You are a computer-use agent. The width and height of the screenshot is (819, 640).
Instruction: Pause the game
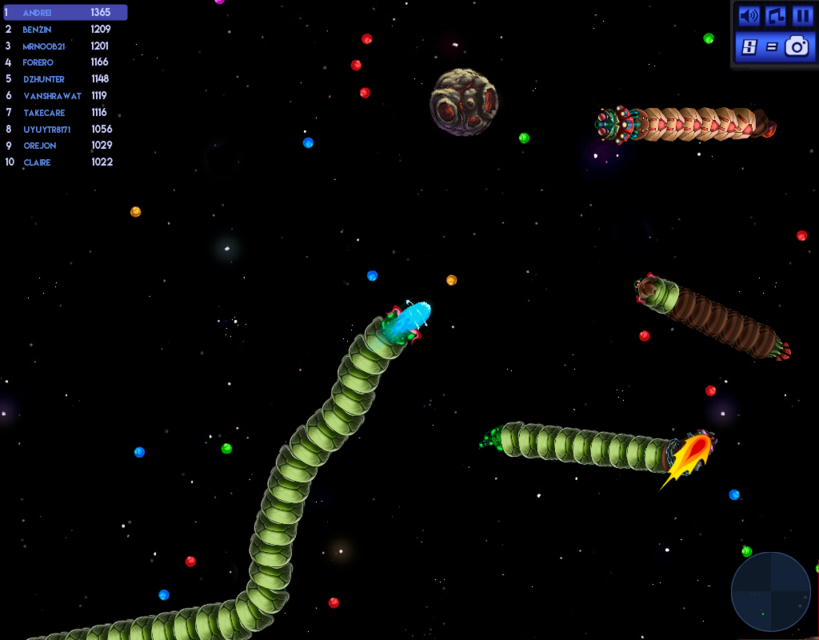pyautogui.click(x=802, y=16)
